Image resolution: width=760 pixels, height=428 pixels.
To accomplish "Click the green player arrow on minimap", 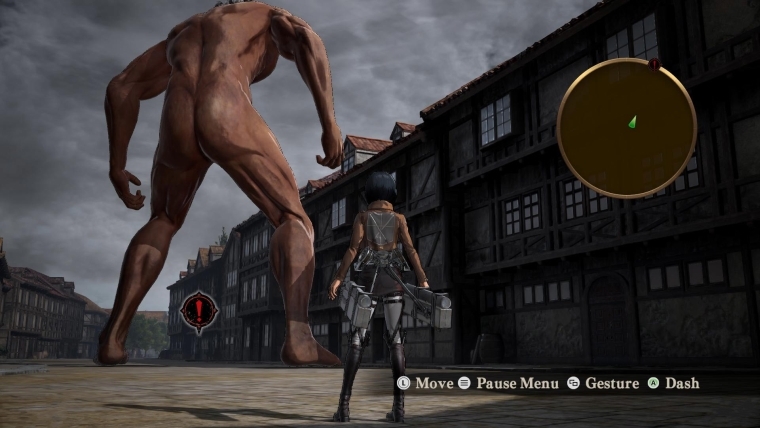I will [x=632, y=122].
